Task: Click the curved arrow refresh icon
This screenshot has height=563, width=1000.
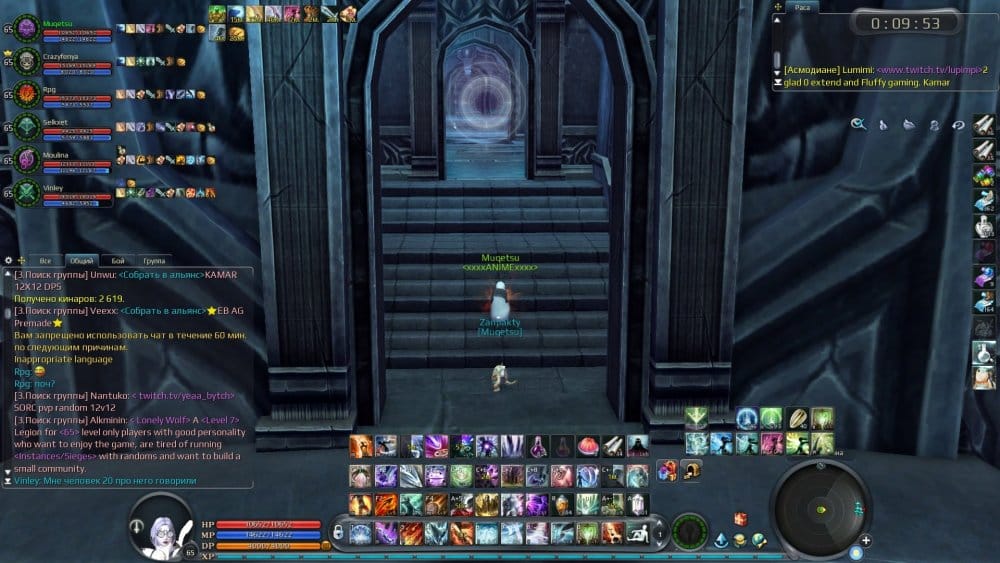Action: (957, 125)
